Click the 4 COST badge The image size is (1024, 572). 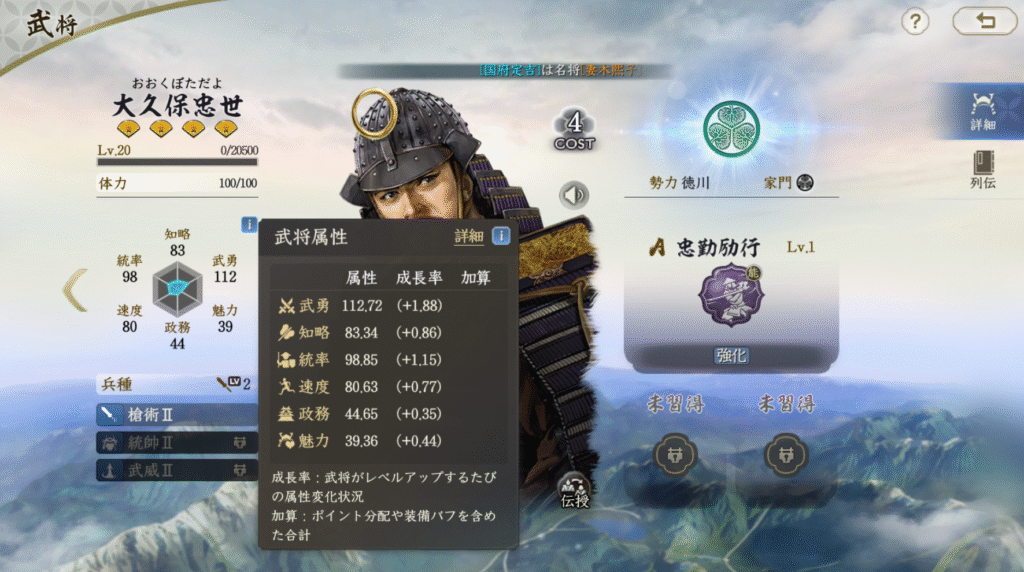(x=574, y=130)
